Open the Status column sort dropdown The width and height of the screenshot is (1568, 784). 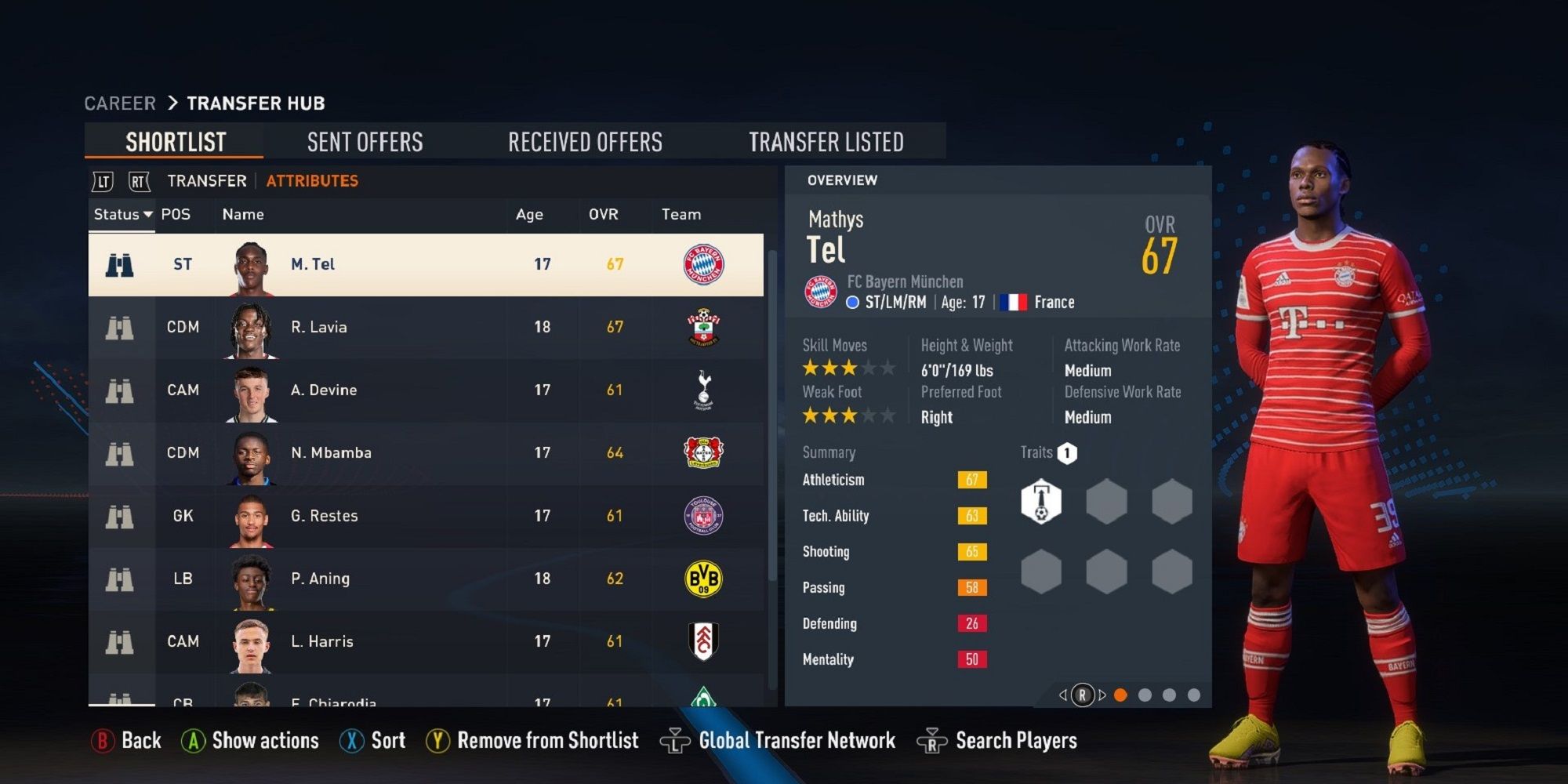tap(122, 214)
